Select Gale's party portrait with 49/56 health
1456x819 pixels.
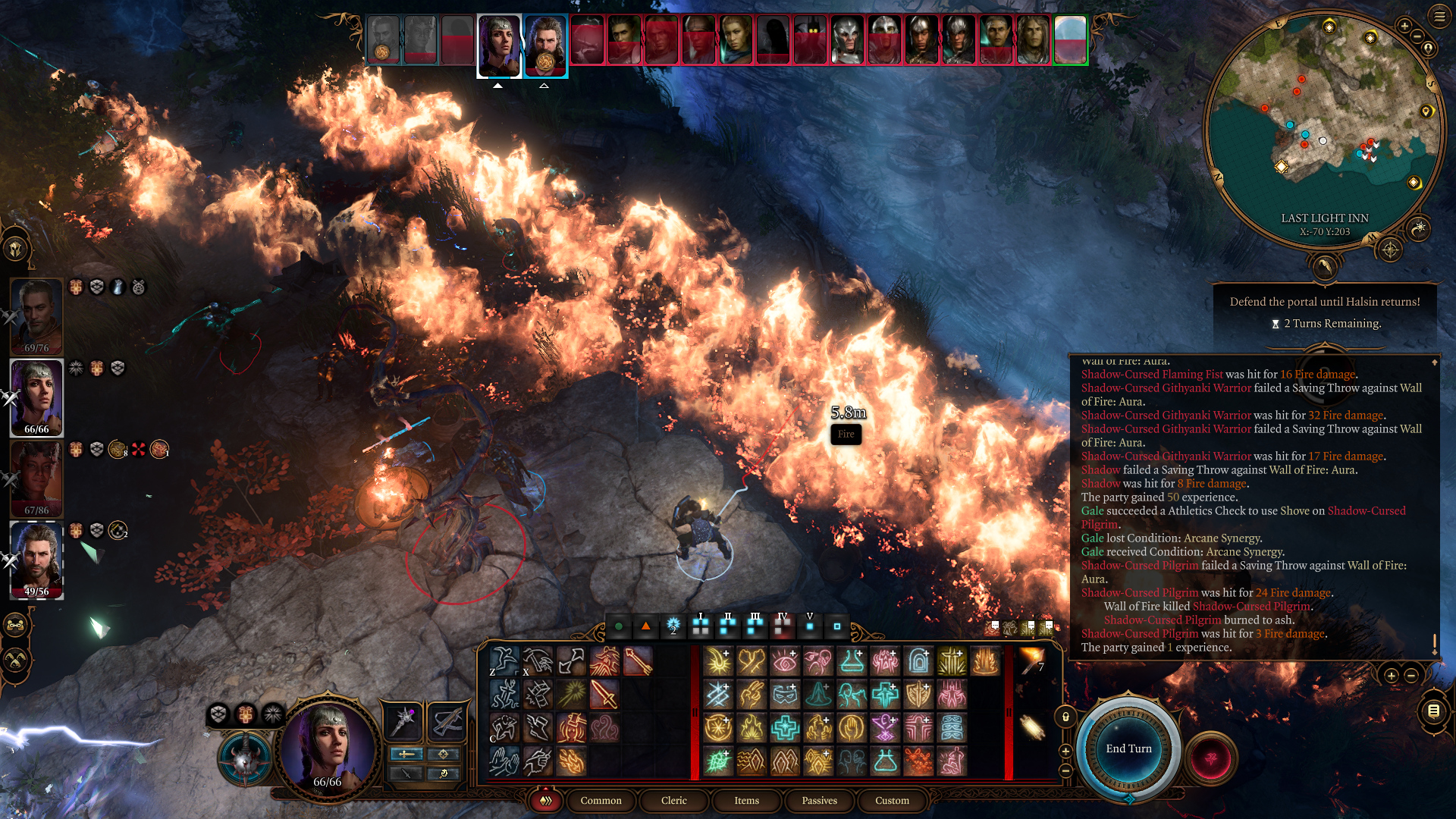(36, 559)
